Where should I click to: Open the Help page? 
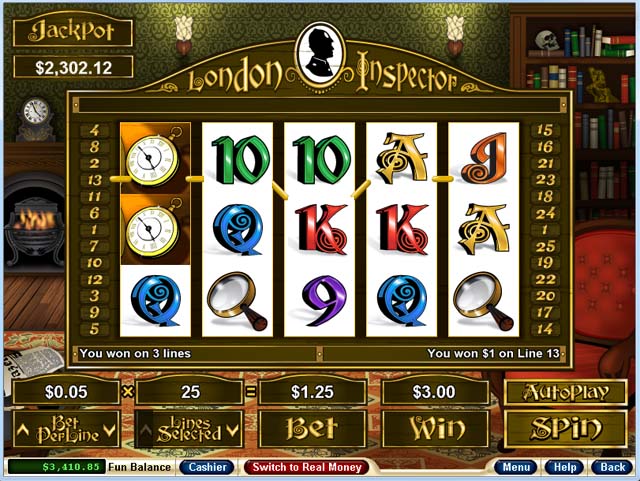(564, 467)
